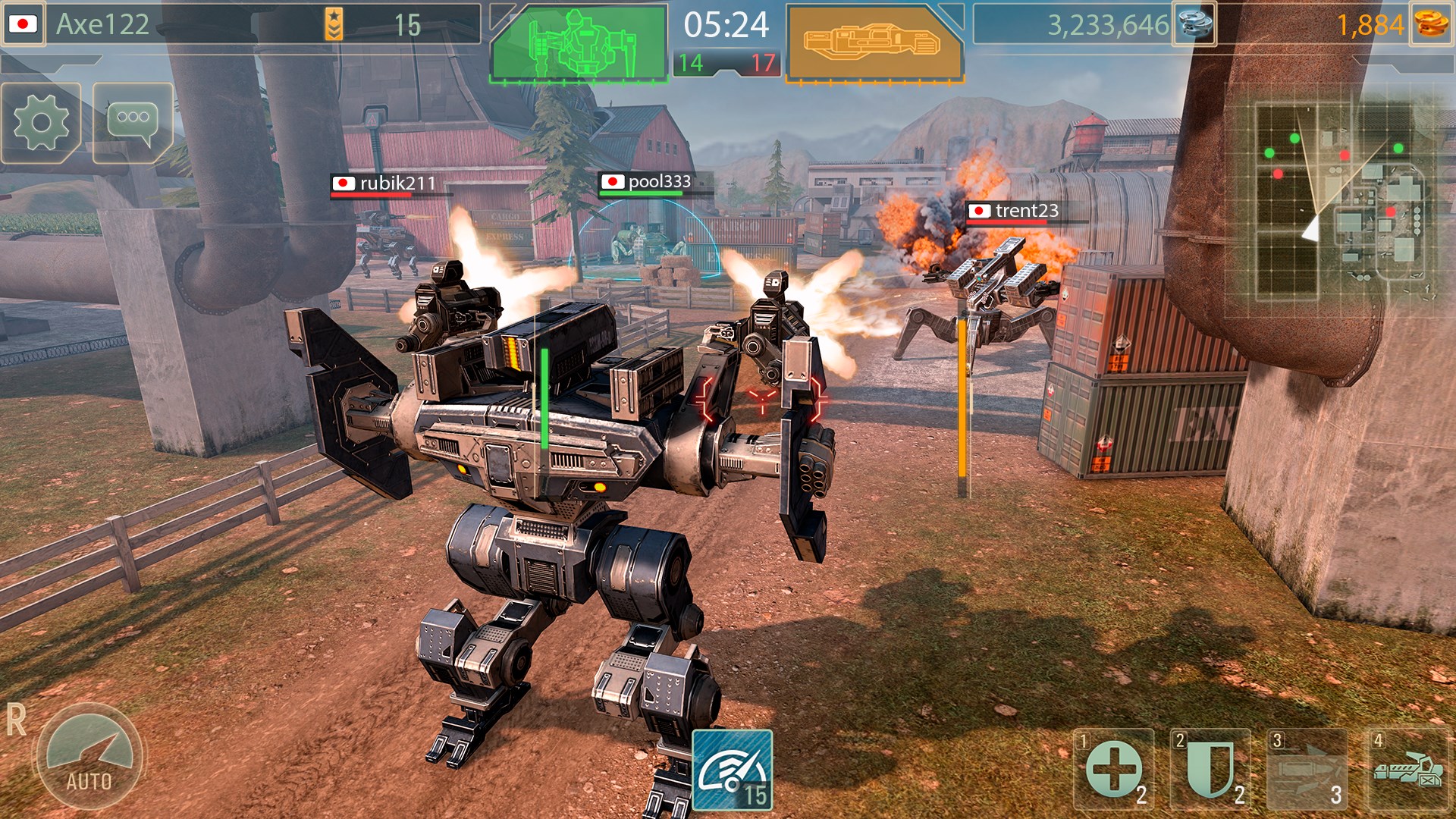
Task: Select the weapon icon in slot 4
Action: point(1407,770)
